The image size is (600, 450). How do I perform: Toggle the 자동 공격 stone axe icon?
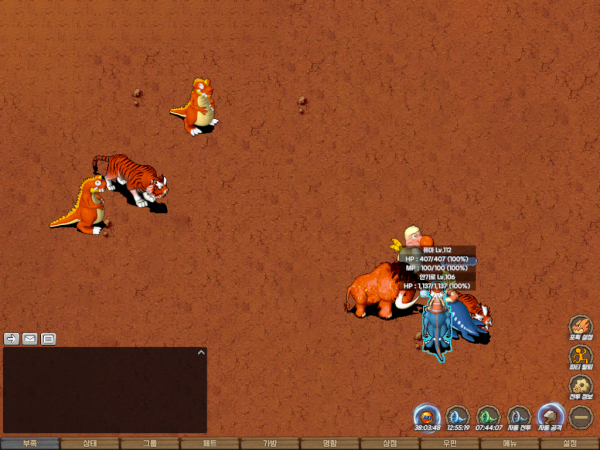pyautogui.click(x=550, y=415)
